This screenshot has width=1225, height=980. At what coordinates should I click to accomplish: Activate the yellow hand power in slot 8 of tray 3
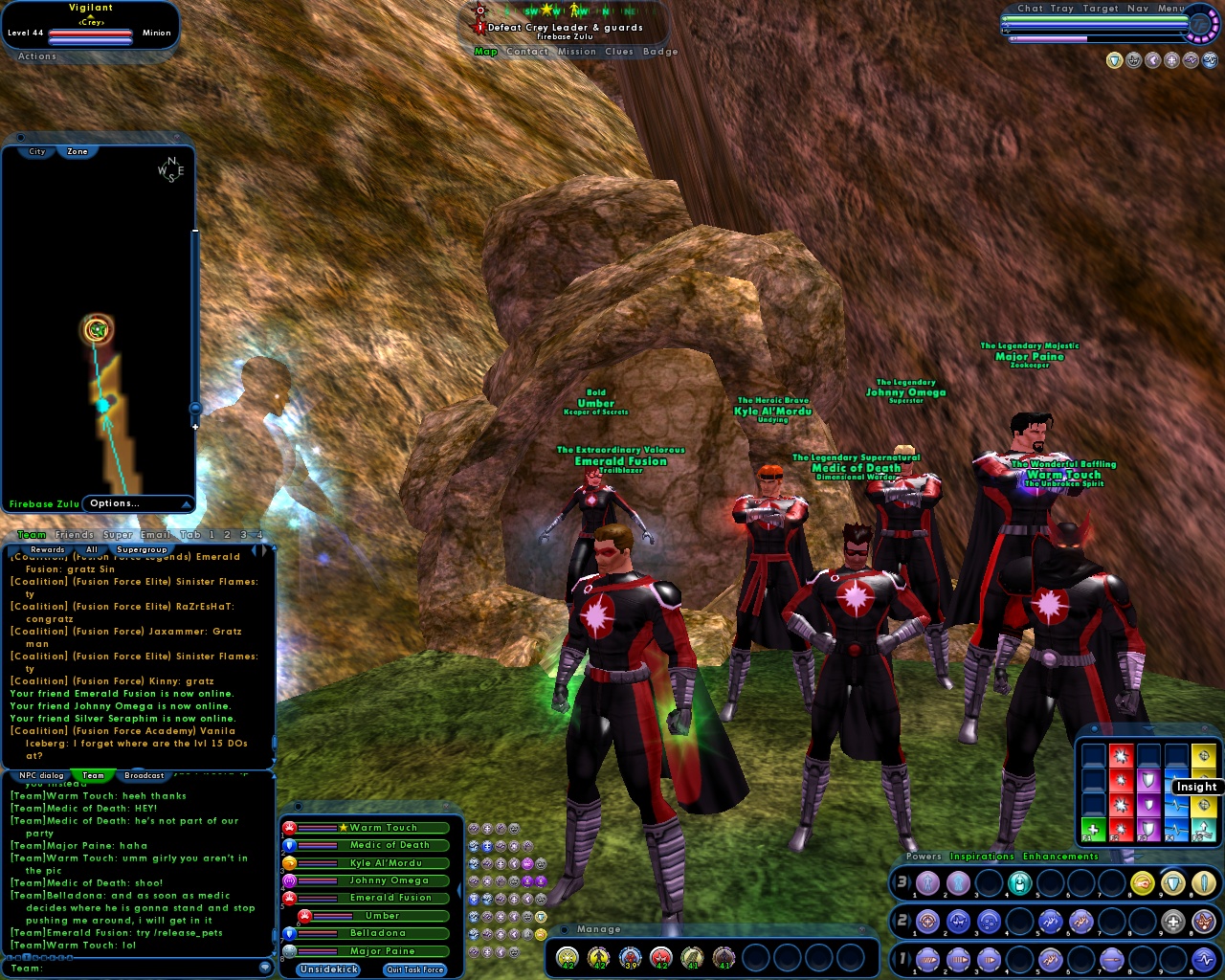pos(1141,883)
